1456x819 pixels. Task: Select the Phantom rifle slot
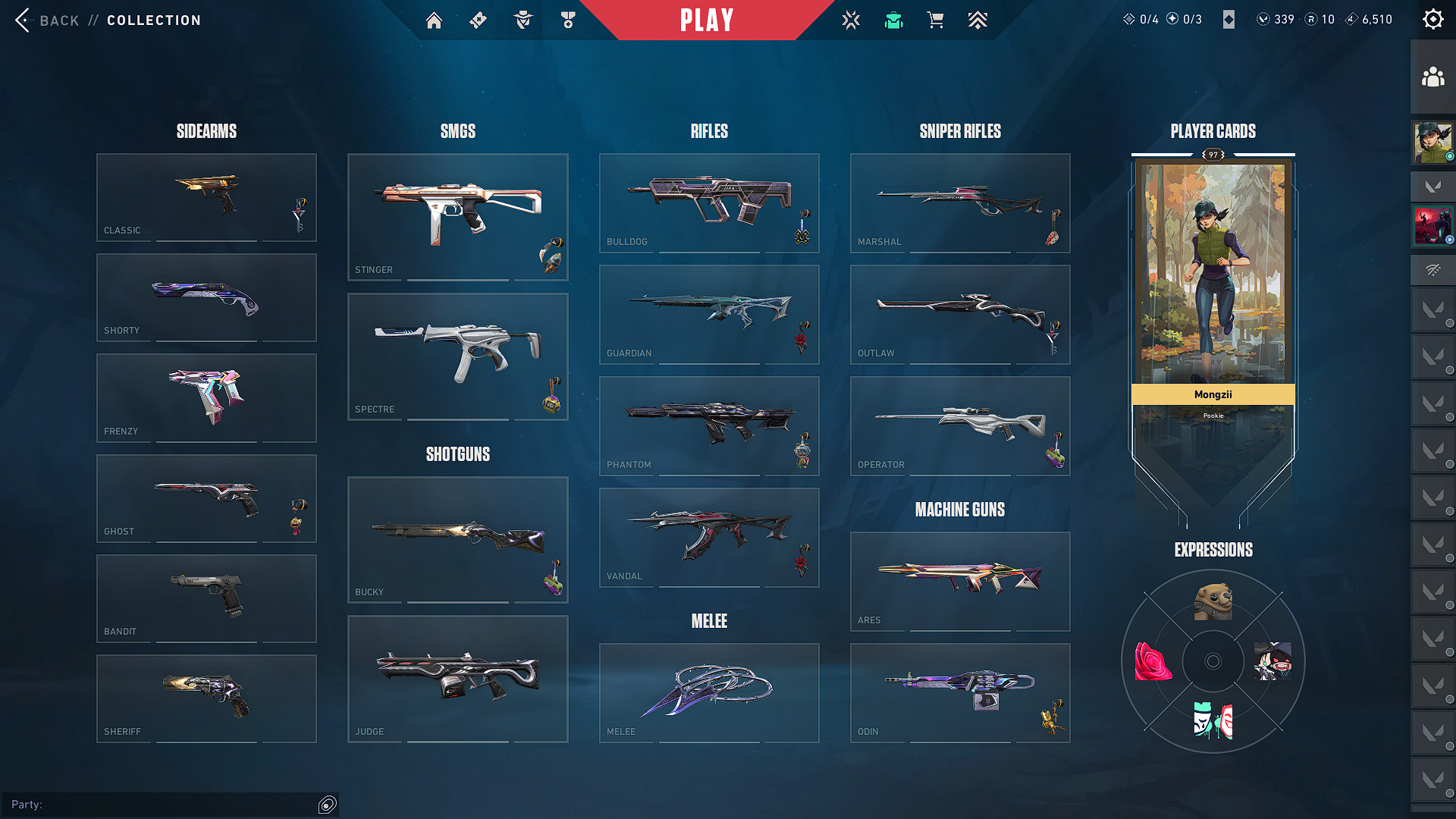[x=709, y=425]
